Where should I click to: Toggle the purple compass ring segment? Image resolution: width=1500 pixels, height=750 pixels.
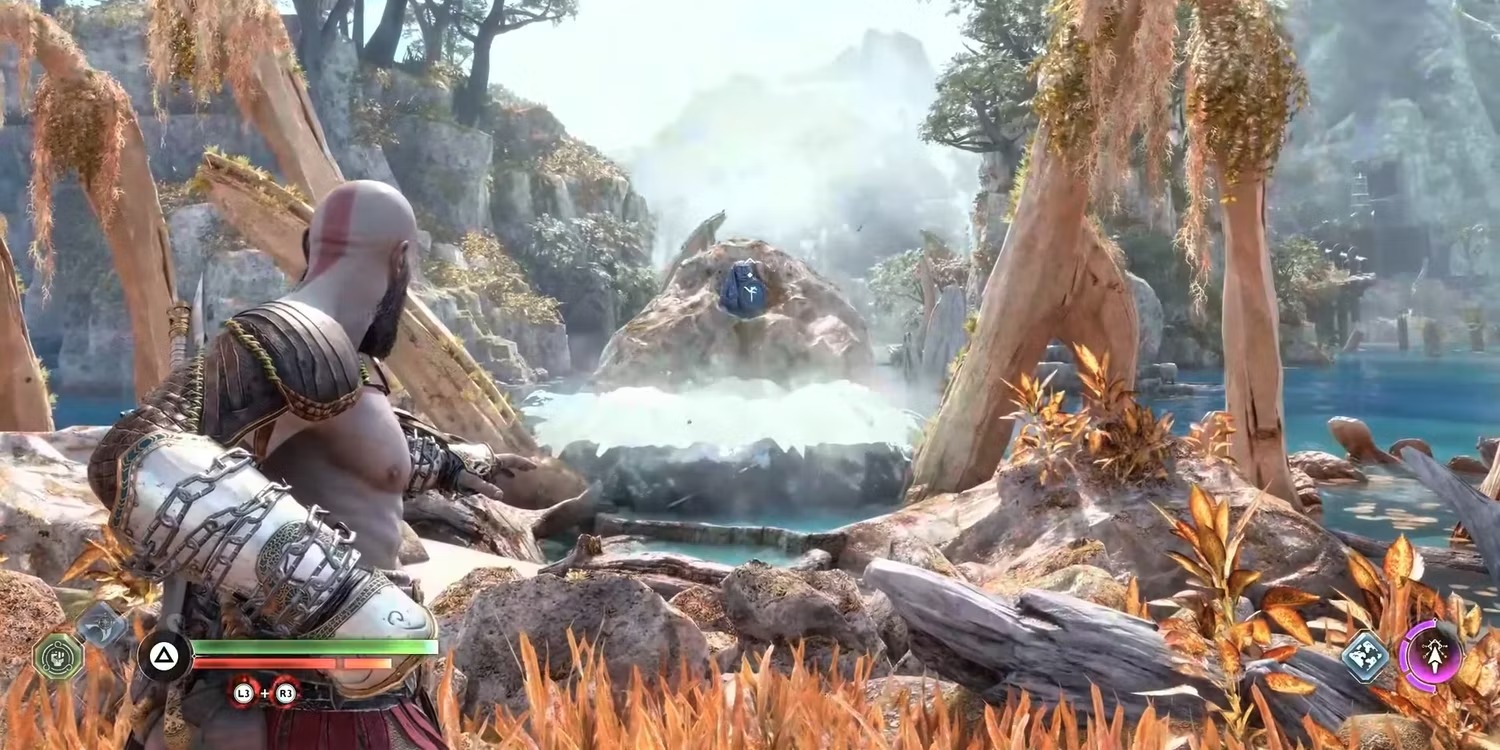pos(1404,656)
